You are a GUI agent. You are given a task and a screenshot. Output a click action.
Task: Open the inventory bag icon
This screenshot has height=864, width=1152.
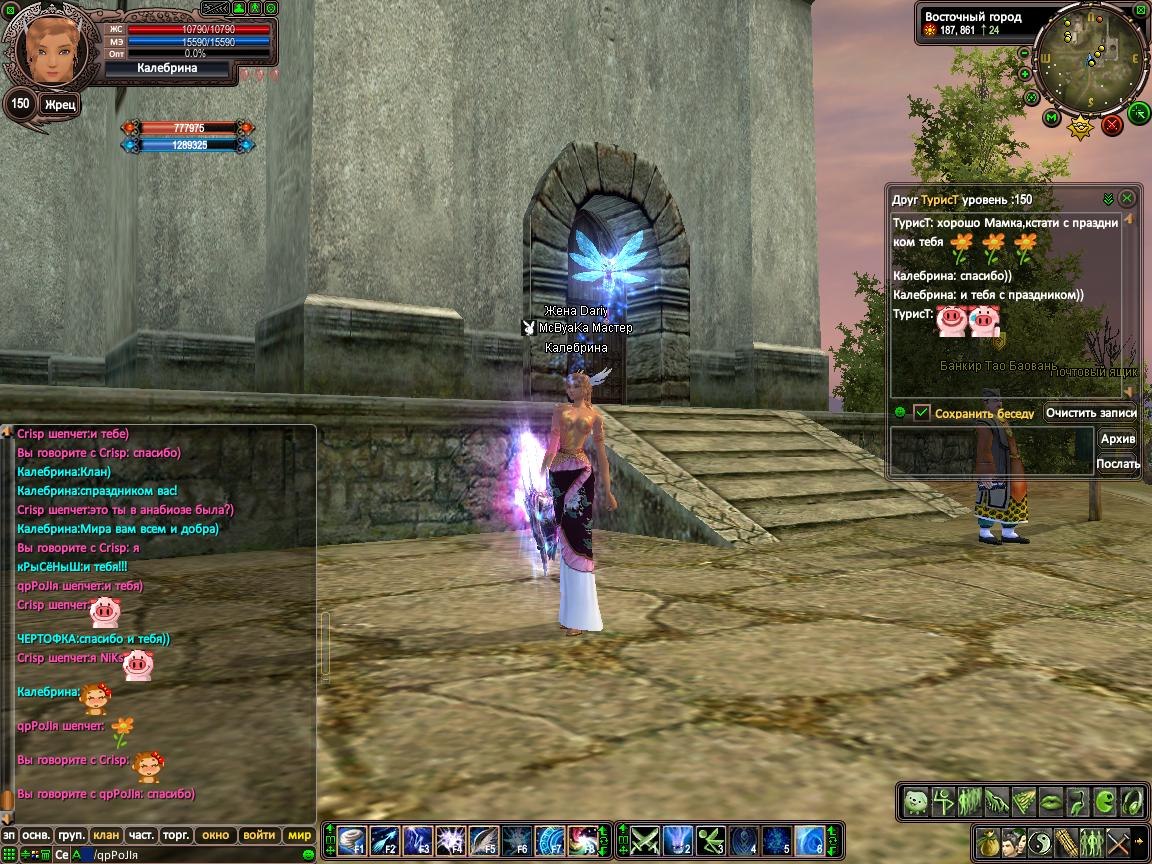[x=988, y=840]
